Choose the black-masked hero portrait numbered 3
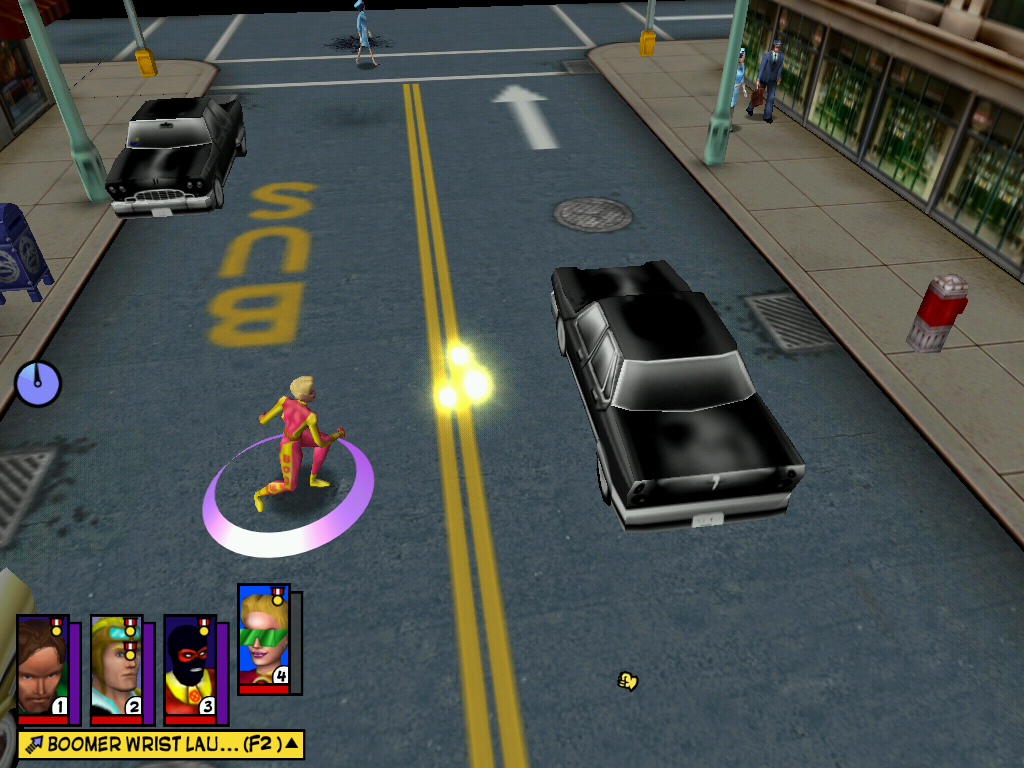 point(190,666)
